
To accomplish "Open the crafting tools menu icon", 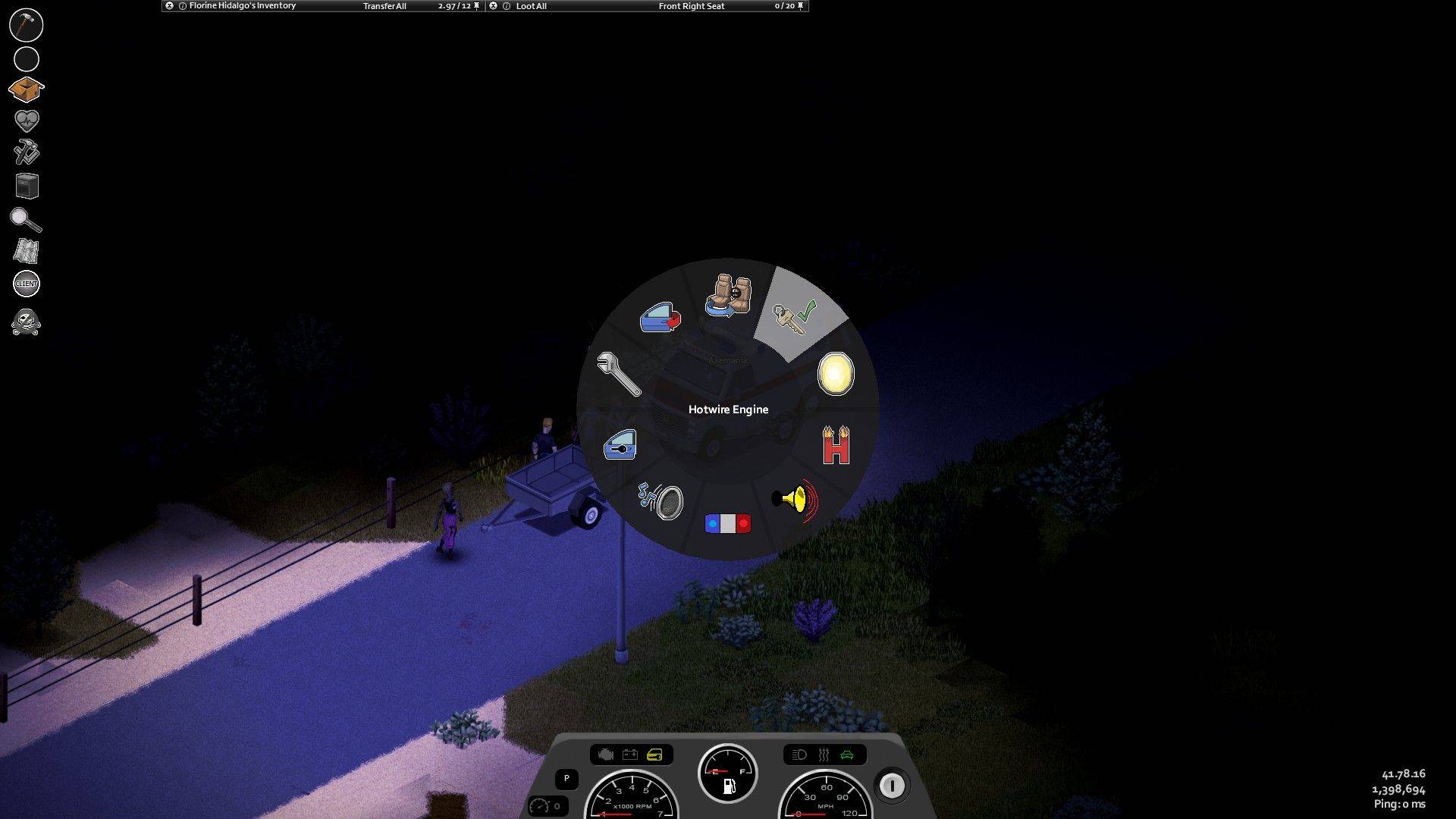I will pos(27,152).
